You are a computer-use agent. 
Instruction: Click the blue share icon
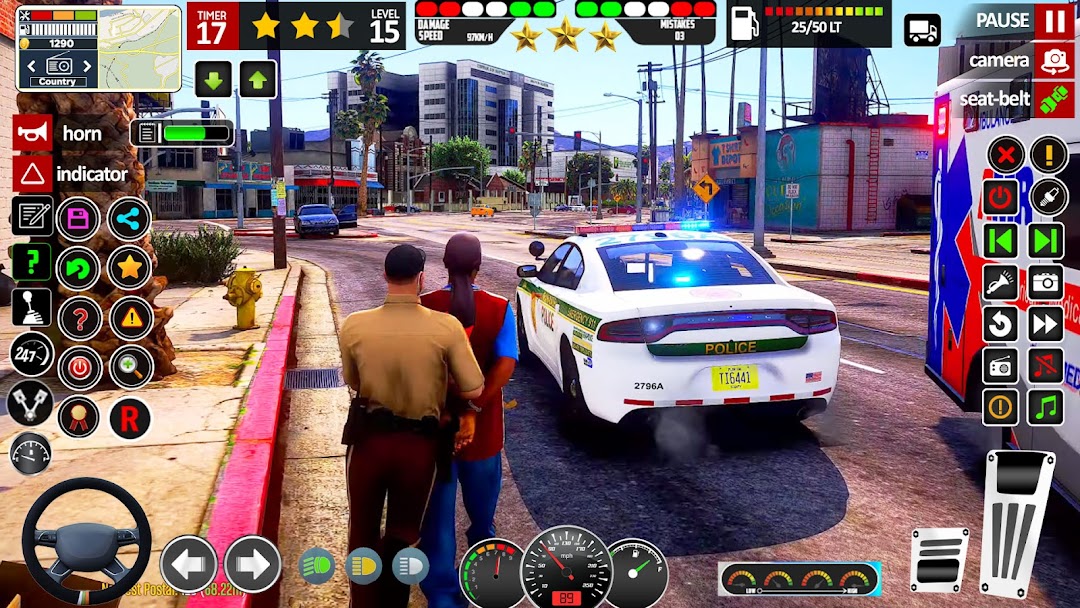[x=129, y=219]
